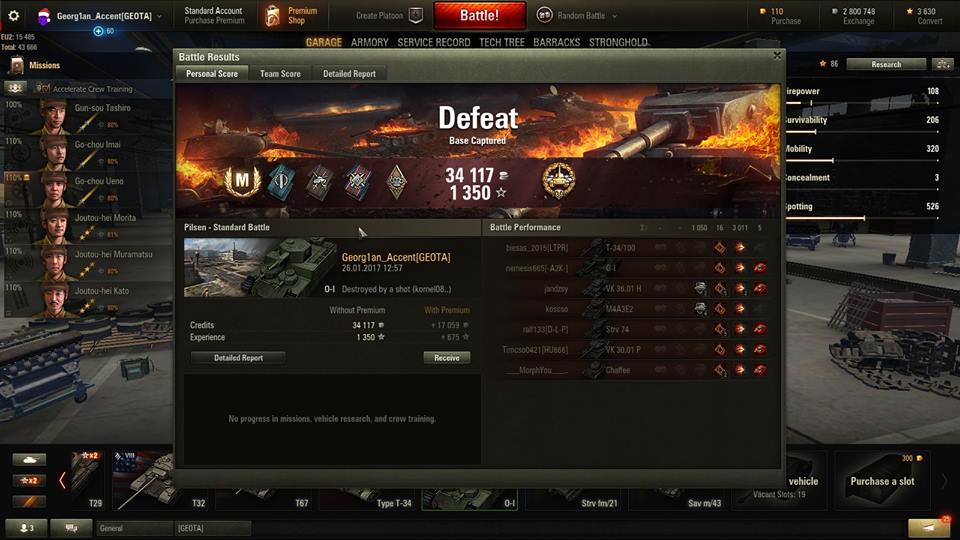
Task: Open the Detailed Report tab
Action: [349, 74]
